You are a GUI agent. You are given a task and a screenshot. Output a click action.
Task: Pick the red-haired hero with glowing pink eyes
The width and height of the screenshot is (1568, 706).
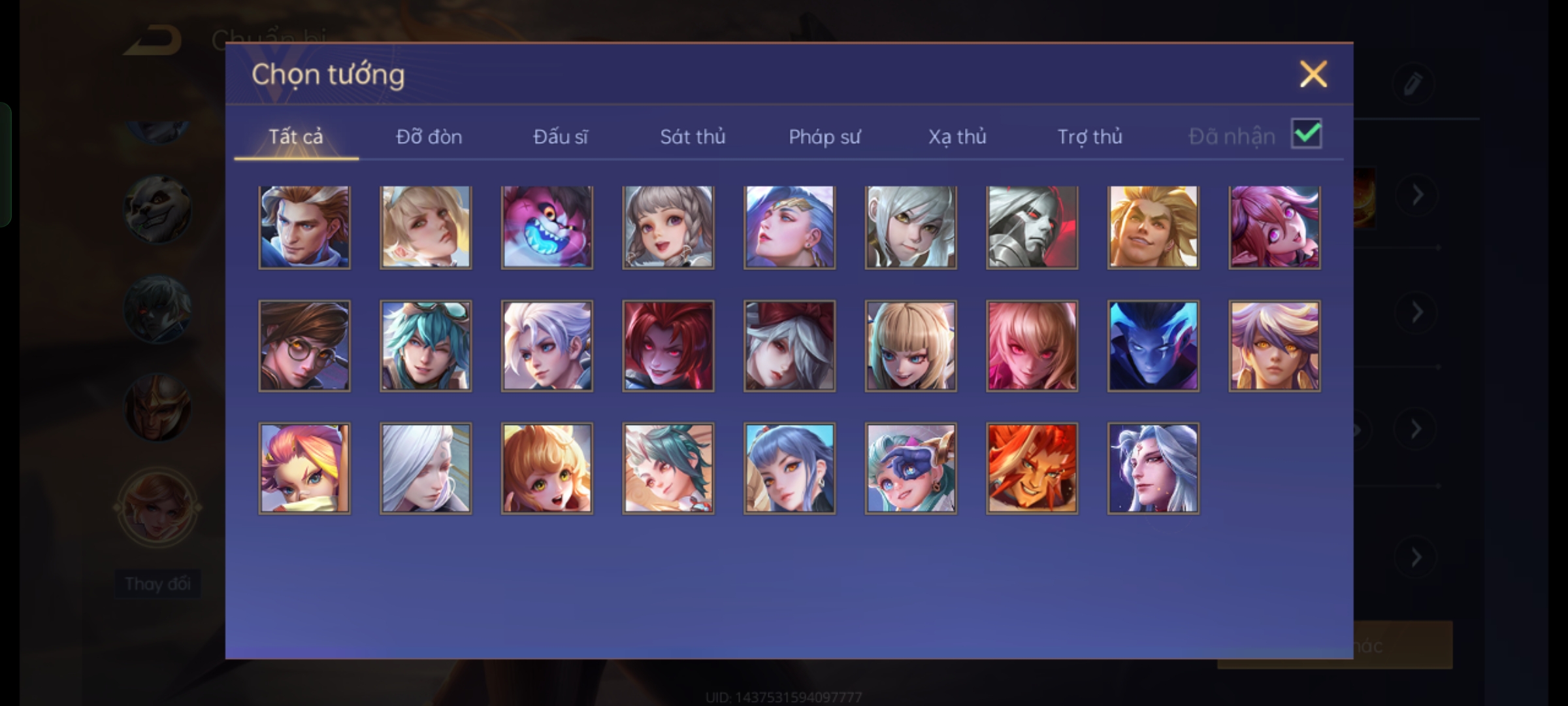tap(668, 346)
